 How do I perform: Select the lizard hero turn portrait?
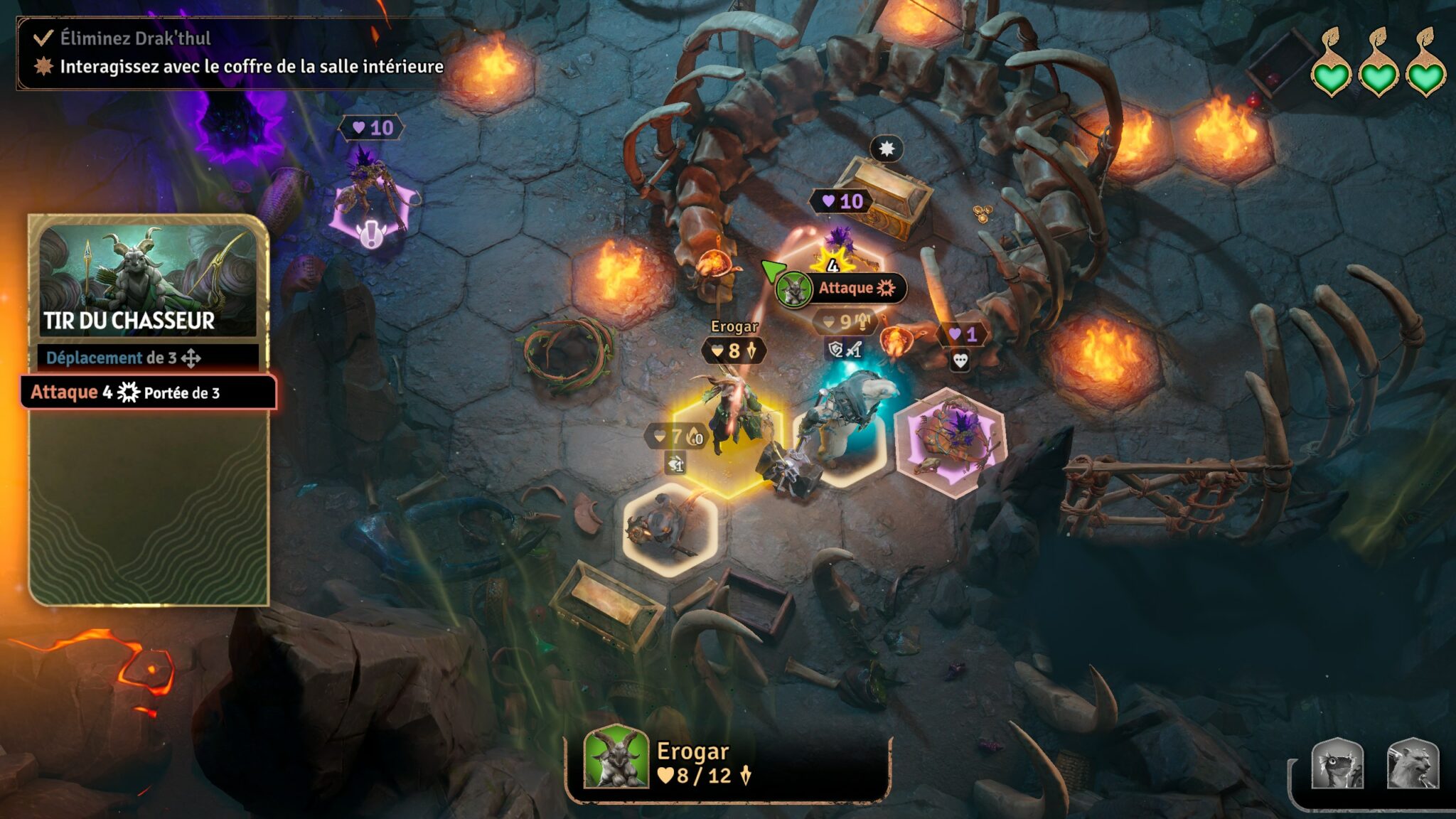tap(1337, 765)
